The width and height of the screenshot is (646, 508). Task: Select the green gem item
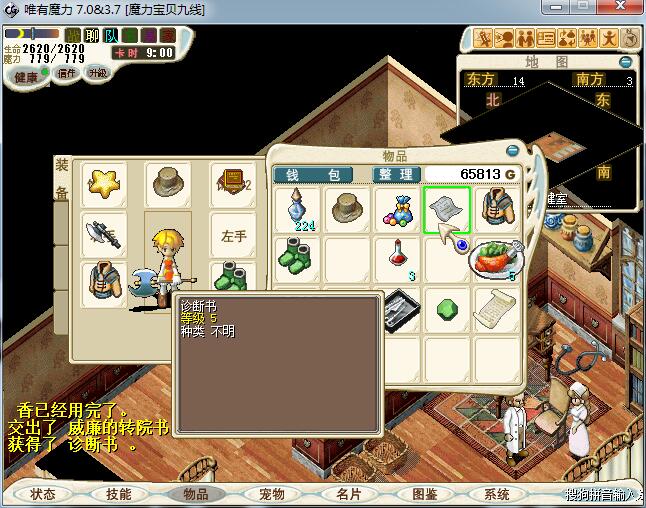[446, 308]
